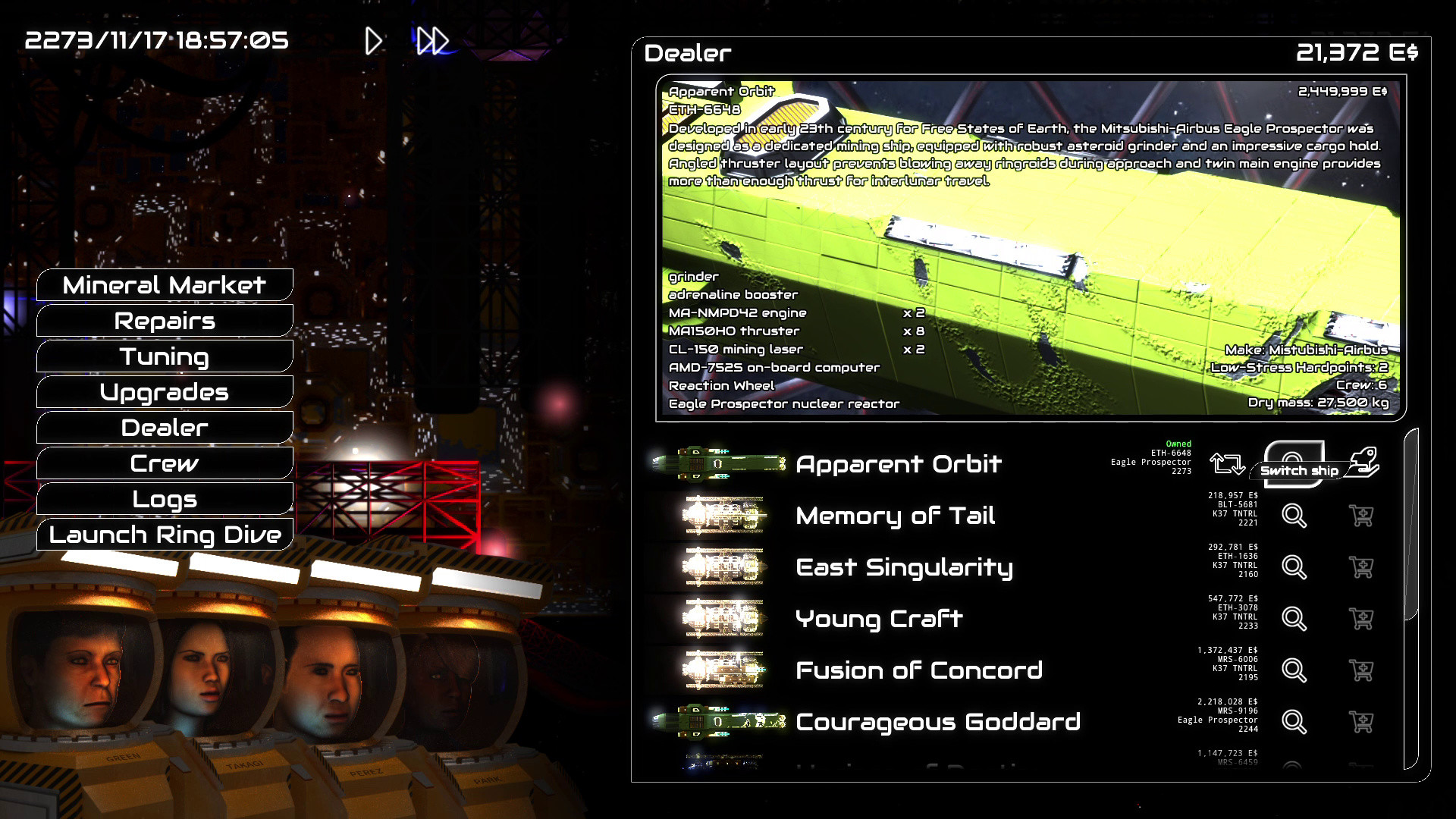Switch to the Dealer menu tab
The image size is (1456, 819).
[164, 427]
